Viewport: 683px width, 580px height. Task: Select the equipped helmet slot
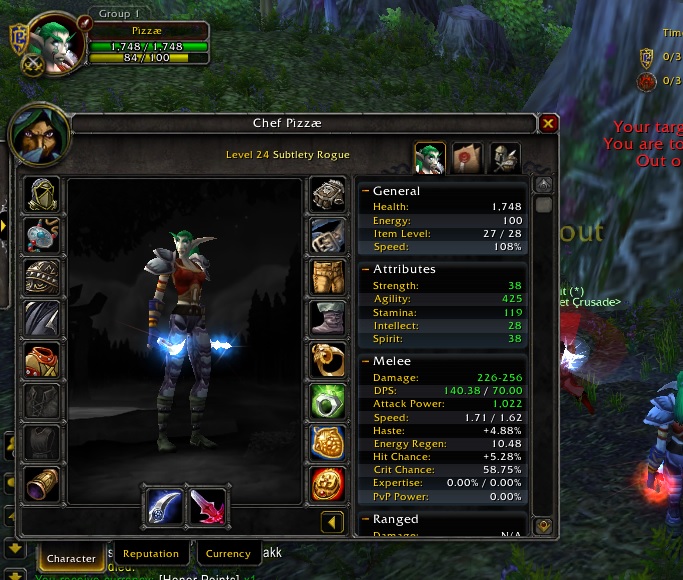click(x=42, y=194)
